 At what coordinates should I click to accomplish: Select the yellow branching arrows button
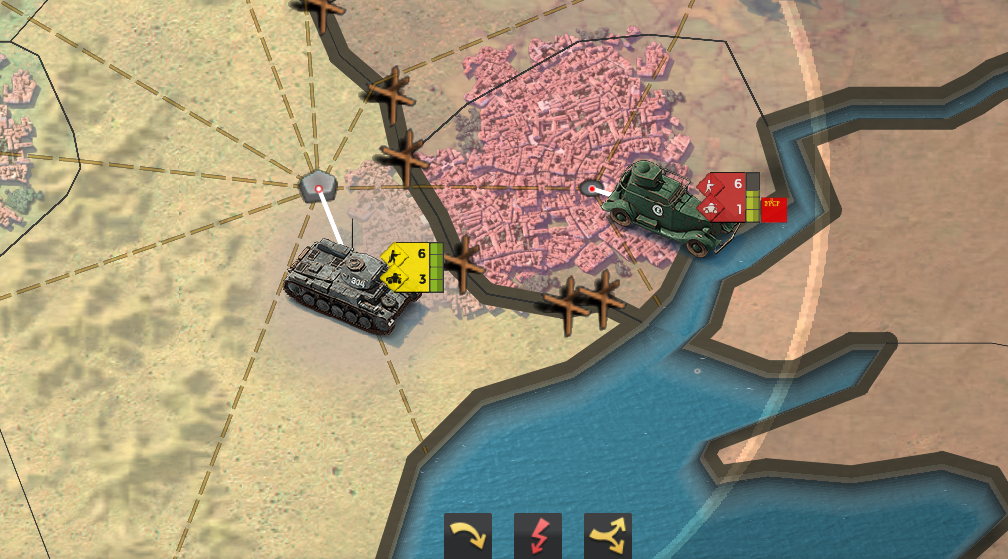[608, 536]
